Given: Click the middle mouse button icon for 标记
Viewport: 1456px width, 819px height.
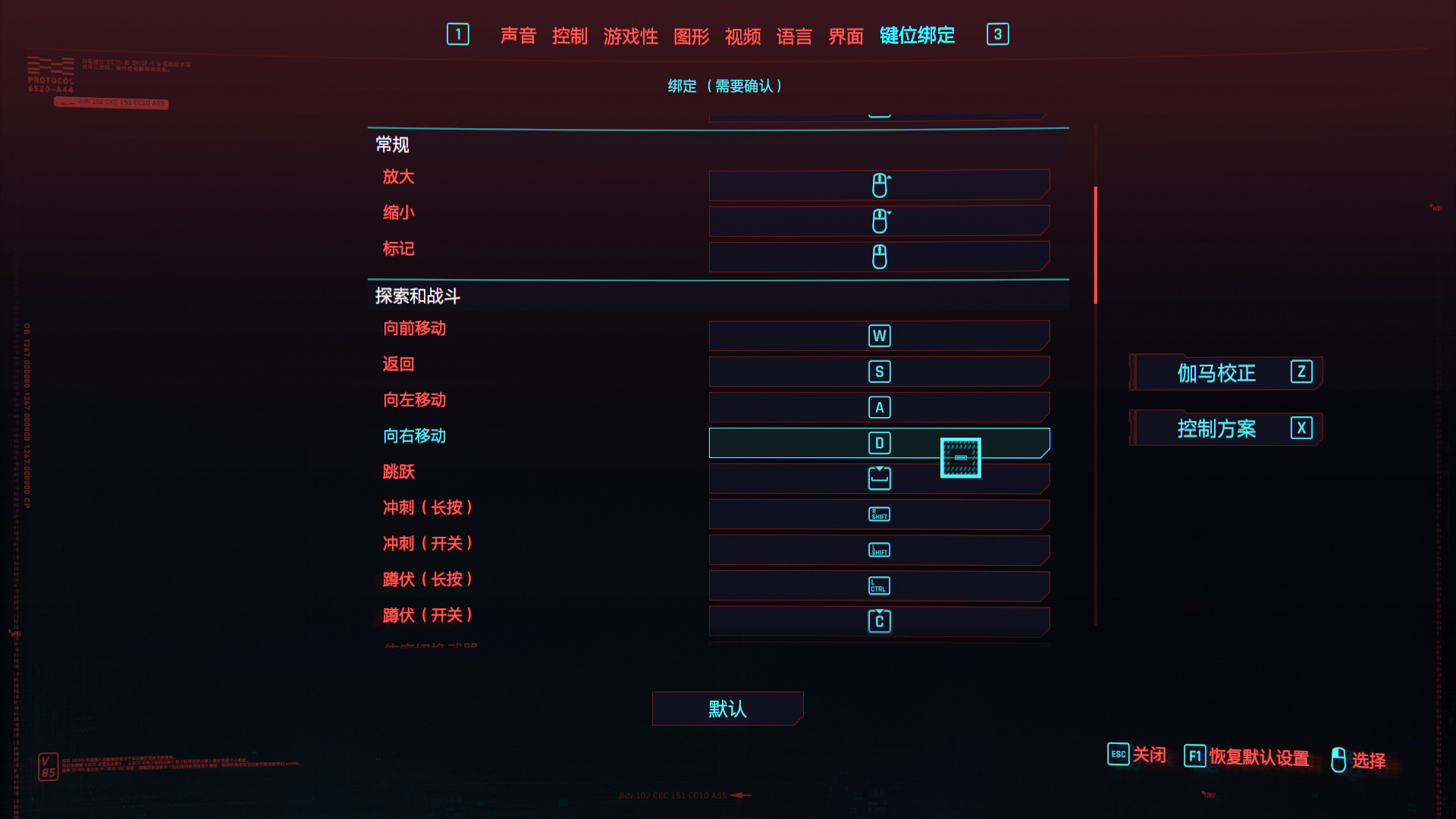Looking at the screenshot, I should pos(879,256).
